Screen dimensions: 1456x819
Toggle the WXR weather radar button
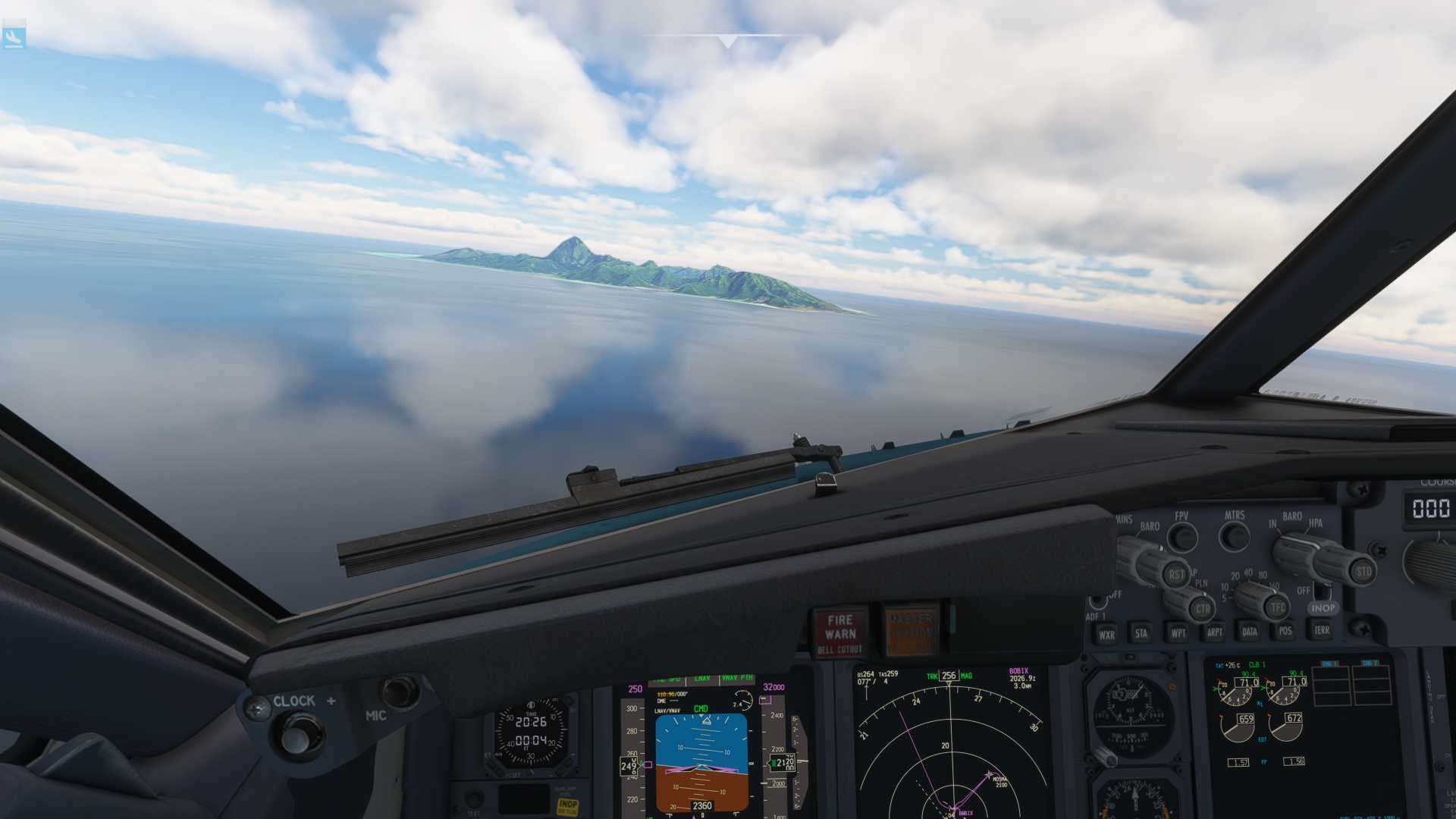tap(1106, 635)
